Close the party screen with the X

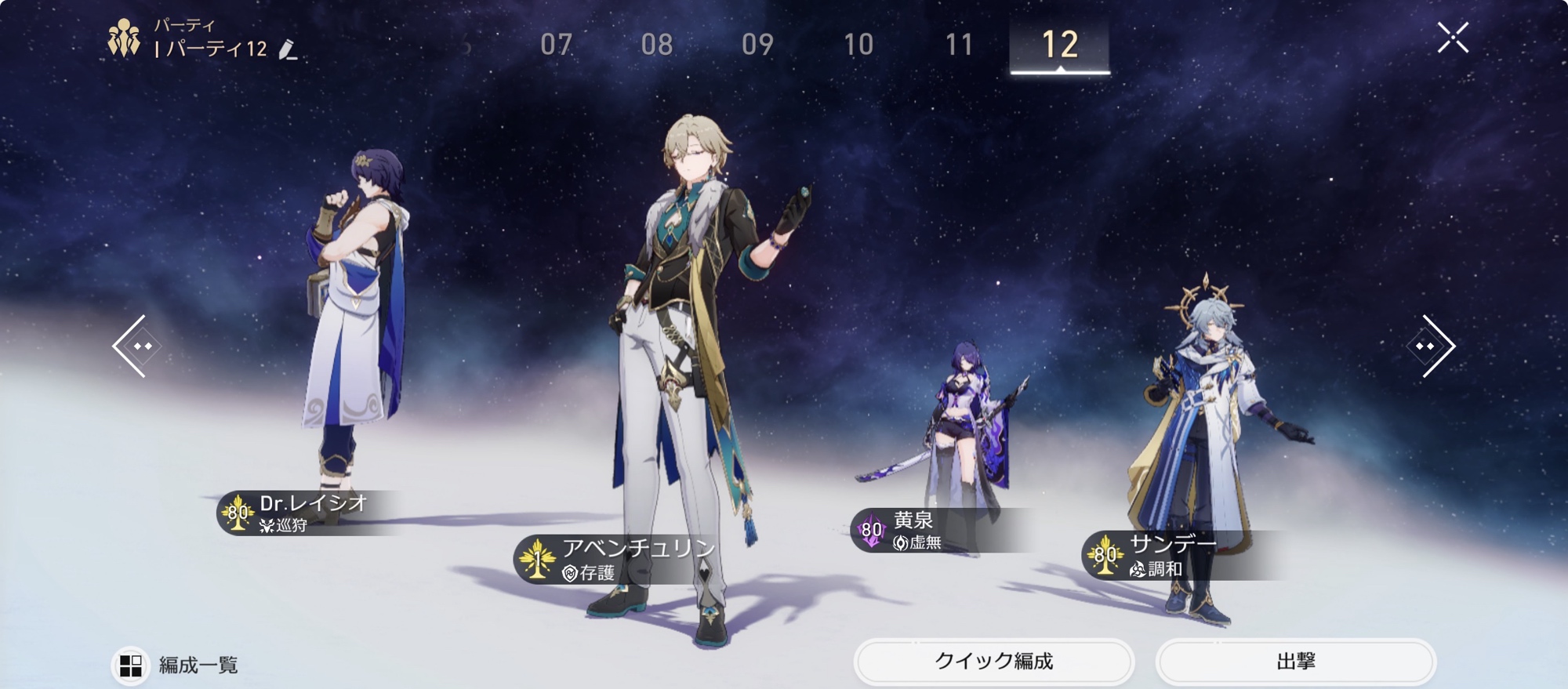[x=1452, y=38]
